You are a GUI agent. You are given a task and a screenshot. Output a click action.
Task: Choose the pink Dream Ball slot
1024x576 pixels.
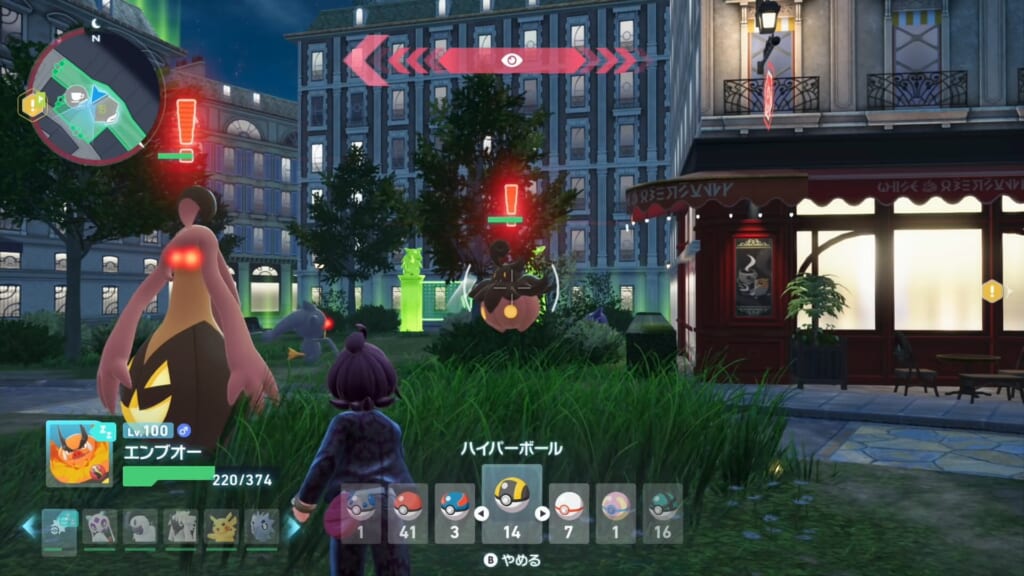[x=615, y=512]
